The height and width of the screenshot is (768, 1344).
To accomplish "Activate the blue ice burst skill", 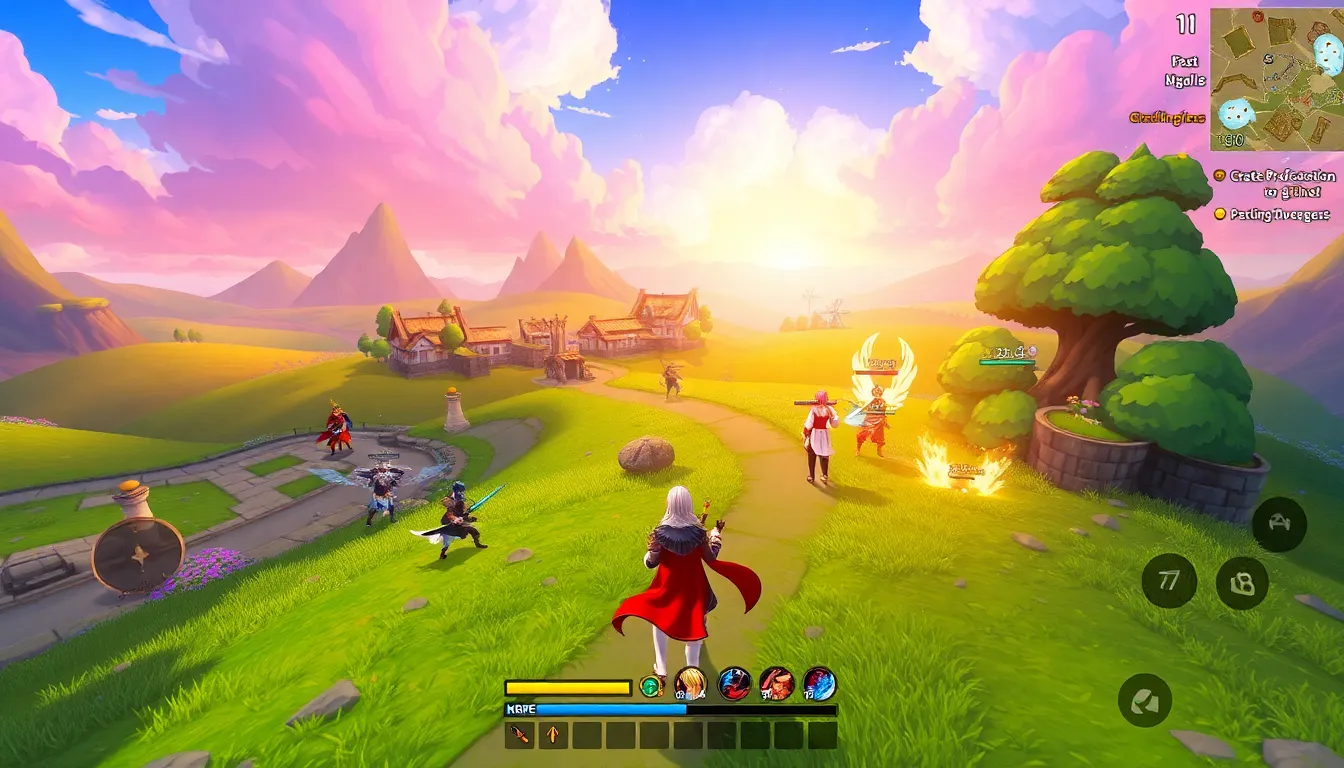I will point(820,684).
